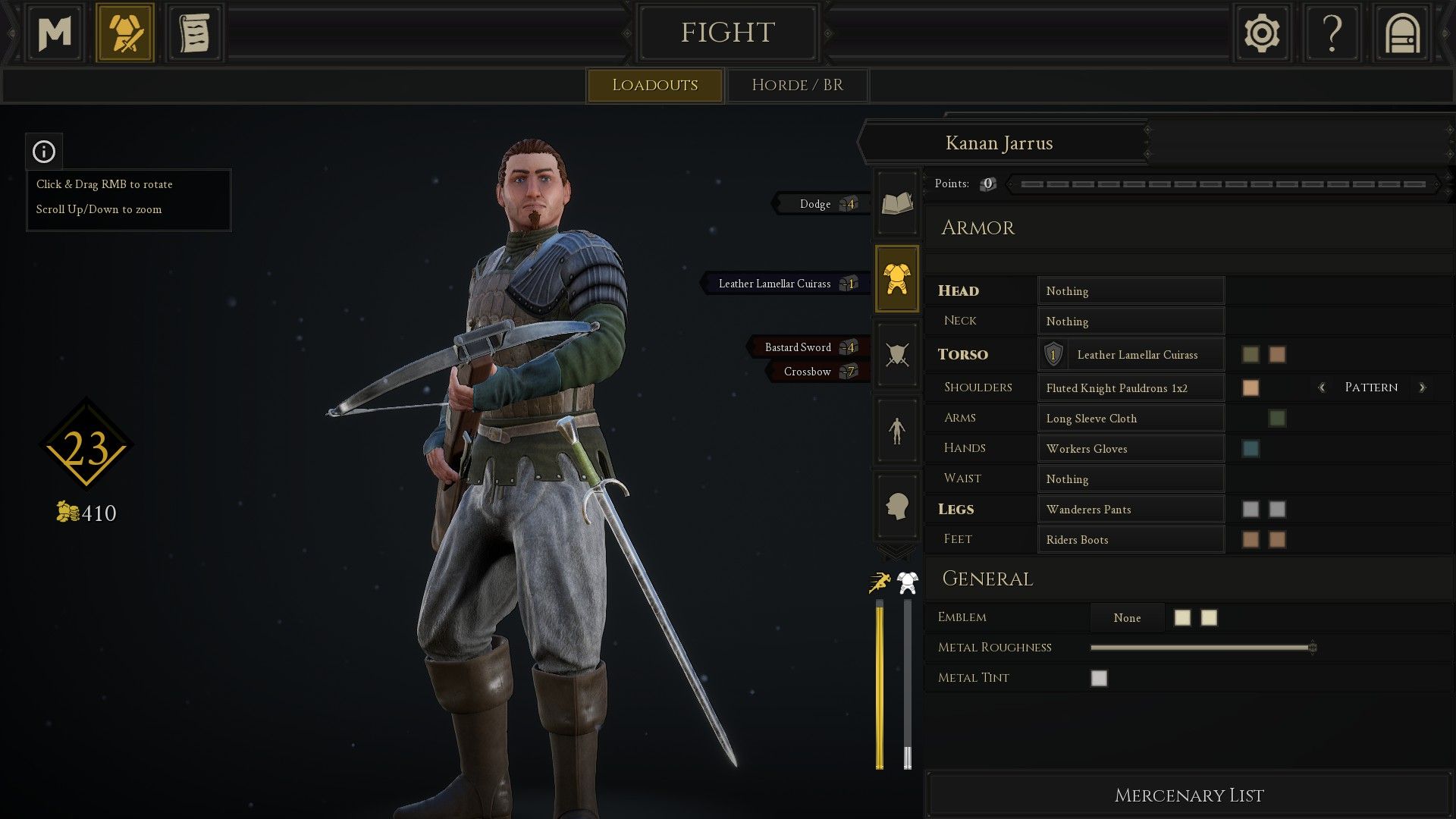
Task: Select the Feet Riders Boots slot
Action: (x=1131, y=540)
